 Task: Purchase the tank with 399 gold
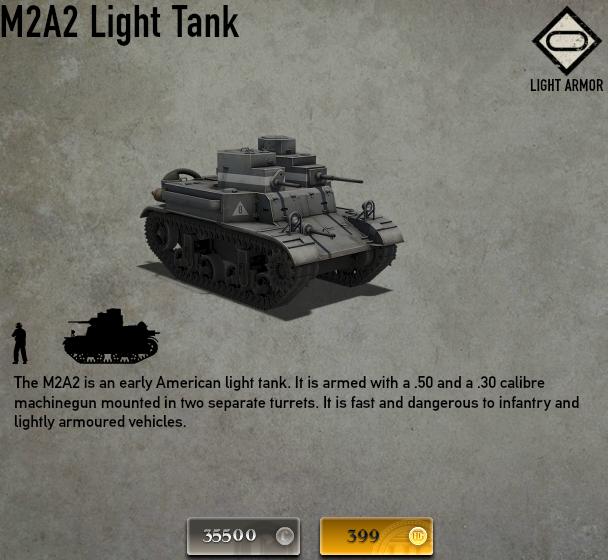coord(376,536)
